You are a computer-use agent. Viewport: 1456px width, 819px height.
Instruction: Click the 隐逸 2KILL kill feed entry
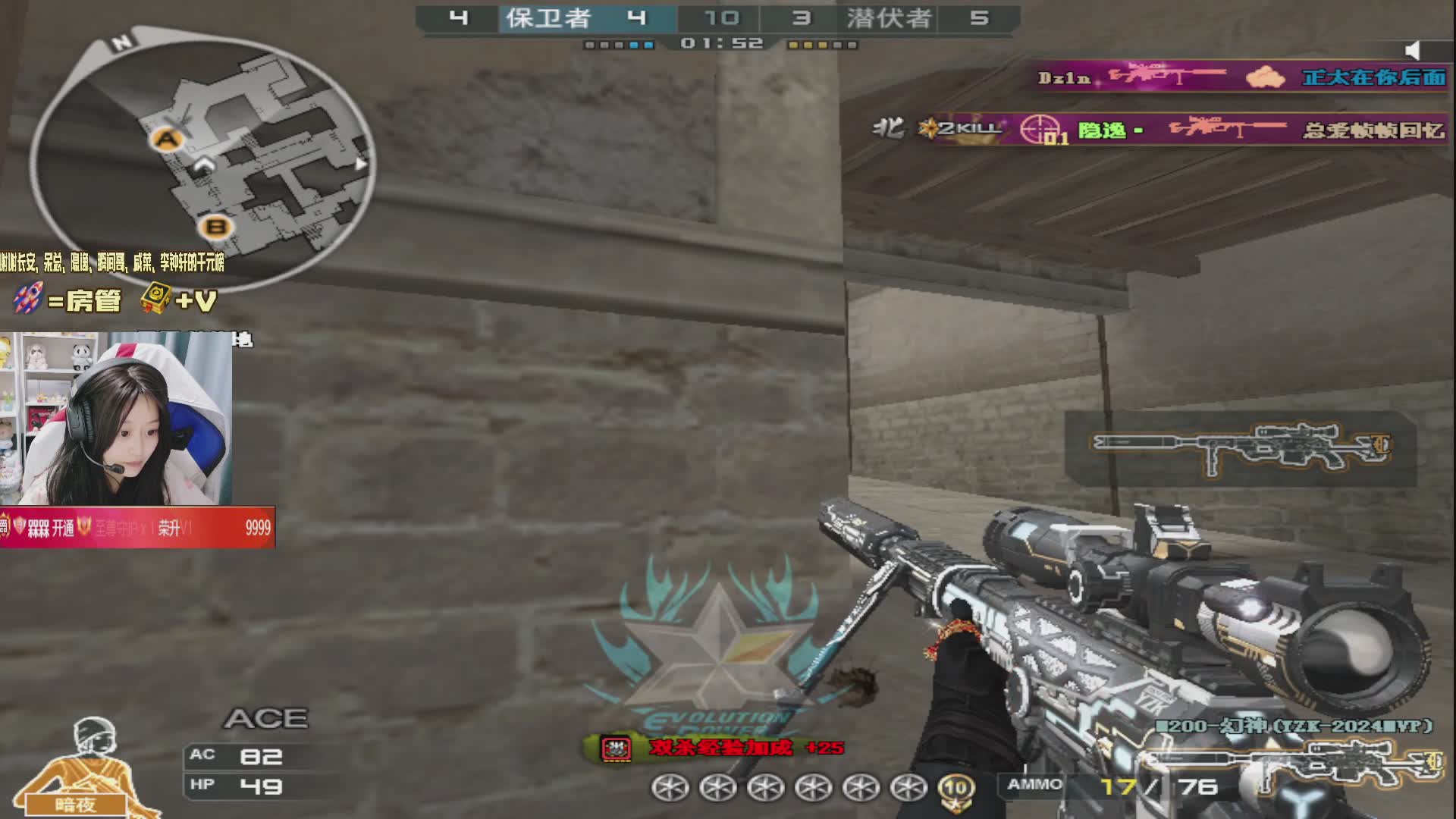pyautogui.click(x=1160, y=130)
